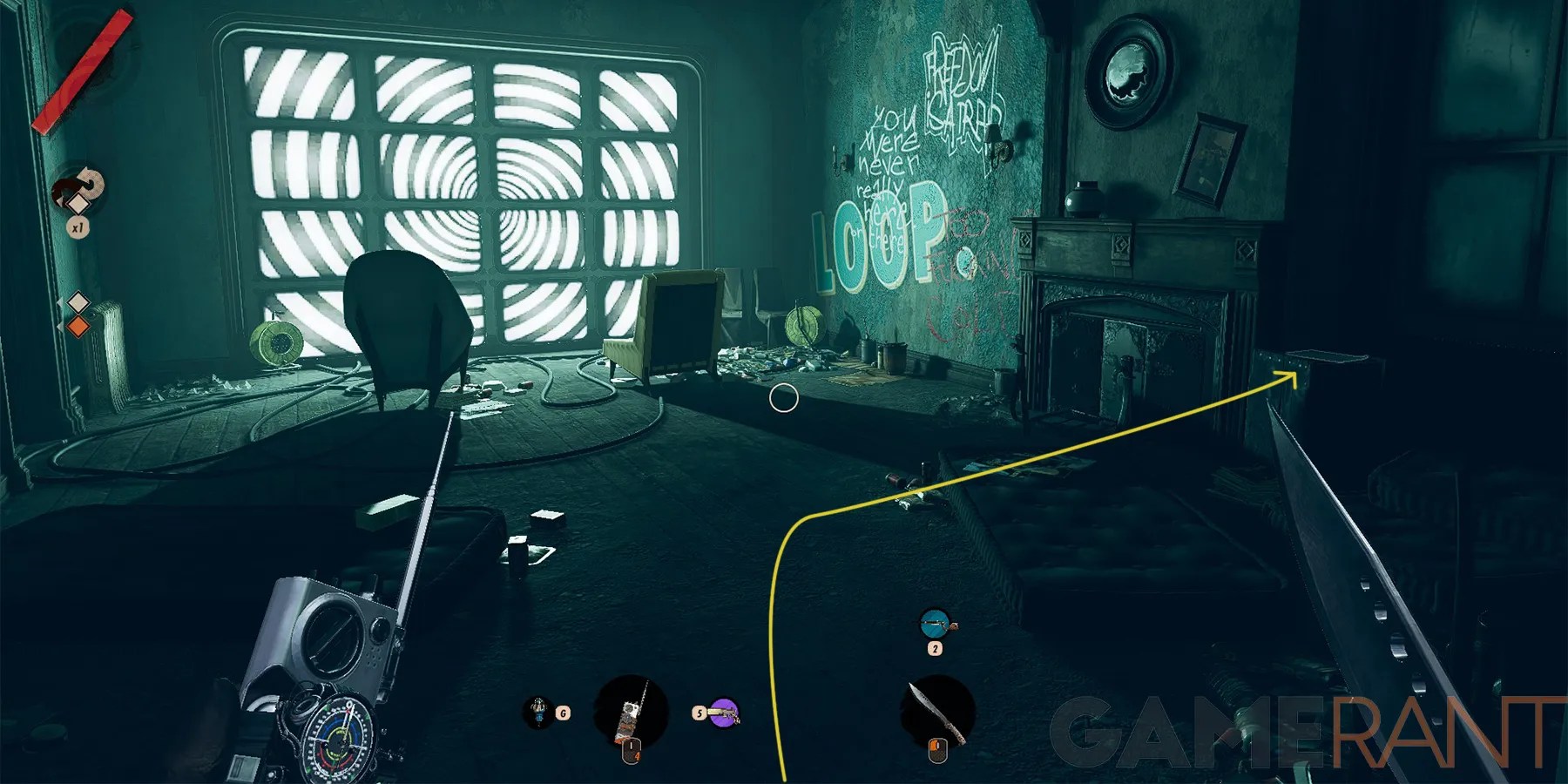Select the keybind badge labeled 5
Viewport: 1568px width, 784px height.
click(x=700, y=712)
